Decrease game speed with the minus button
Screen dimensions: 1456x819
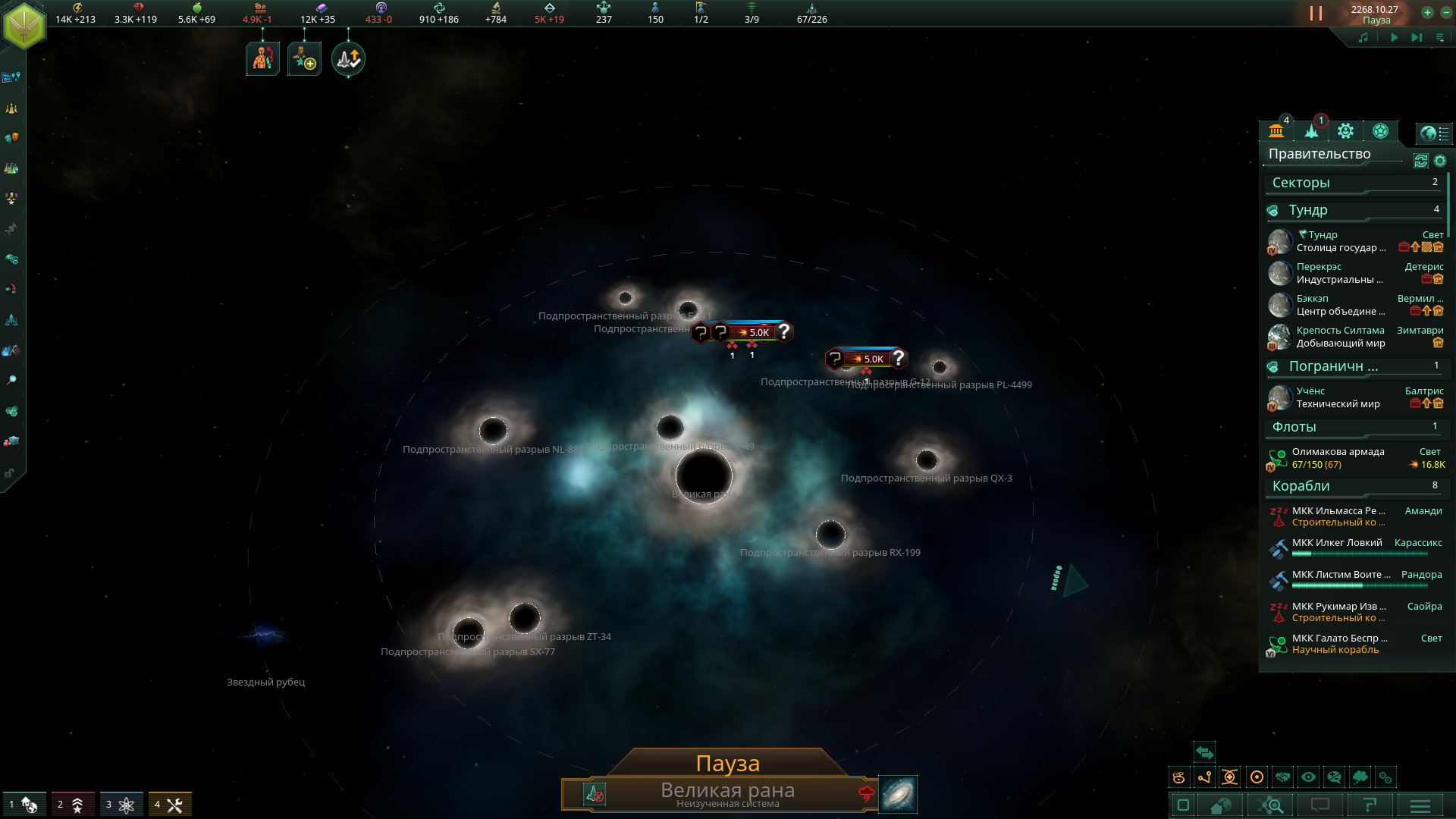click(1445, 12)
